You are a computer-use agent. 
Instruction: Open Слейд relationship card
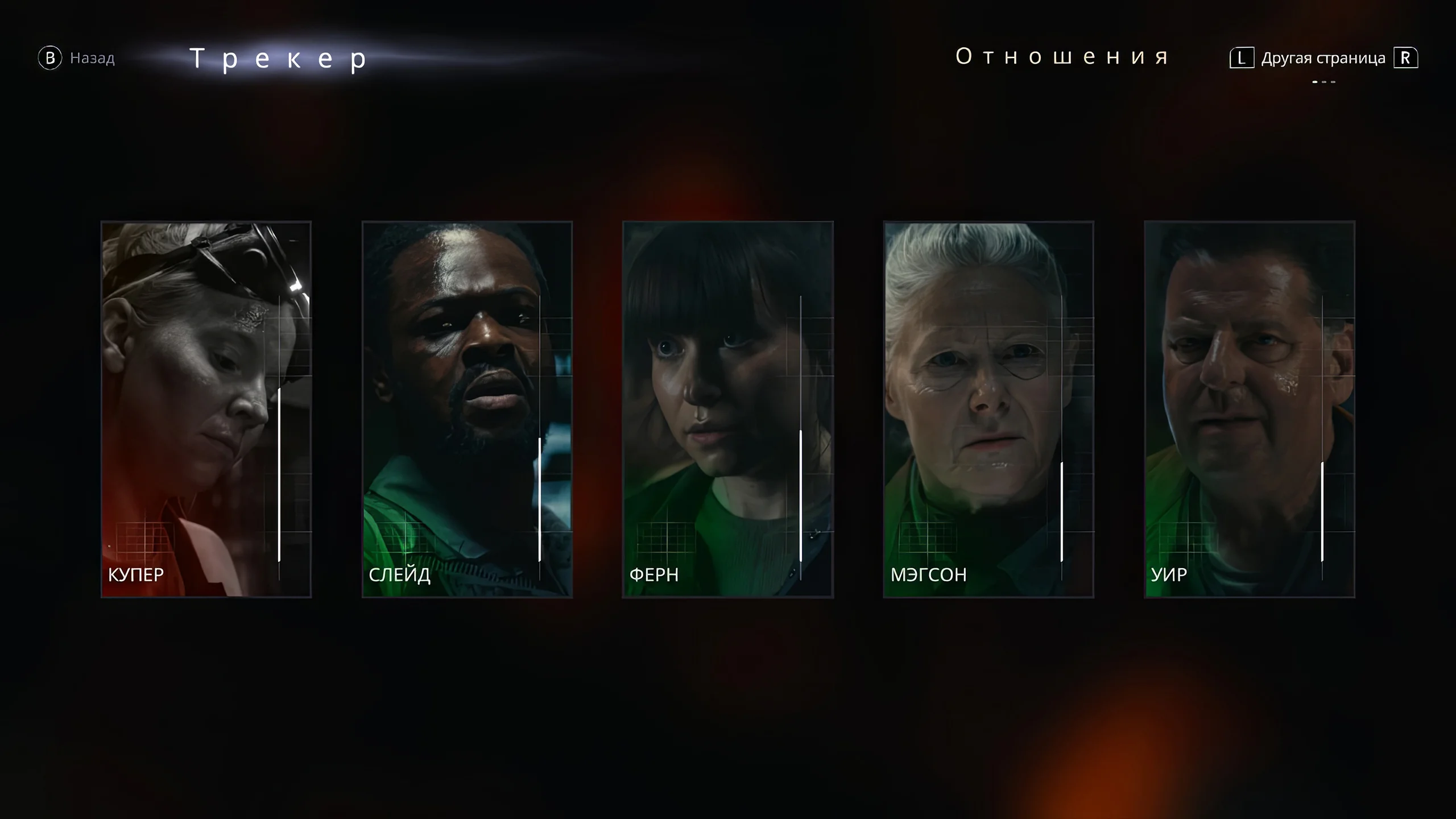[467, 409]
